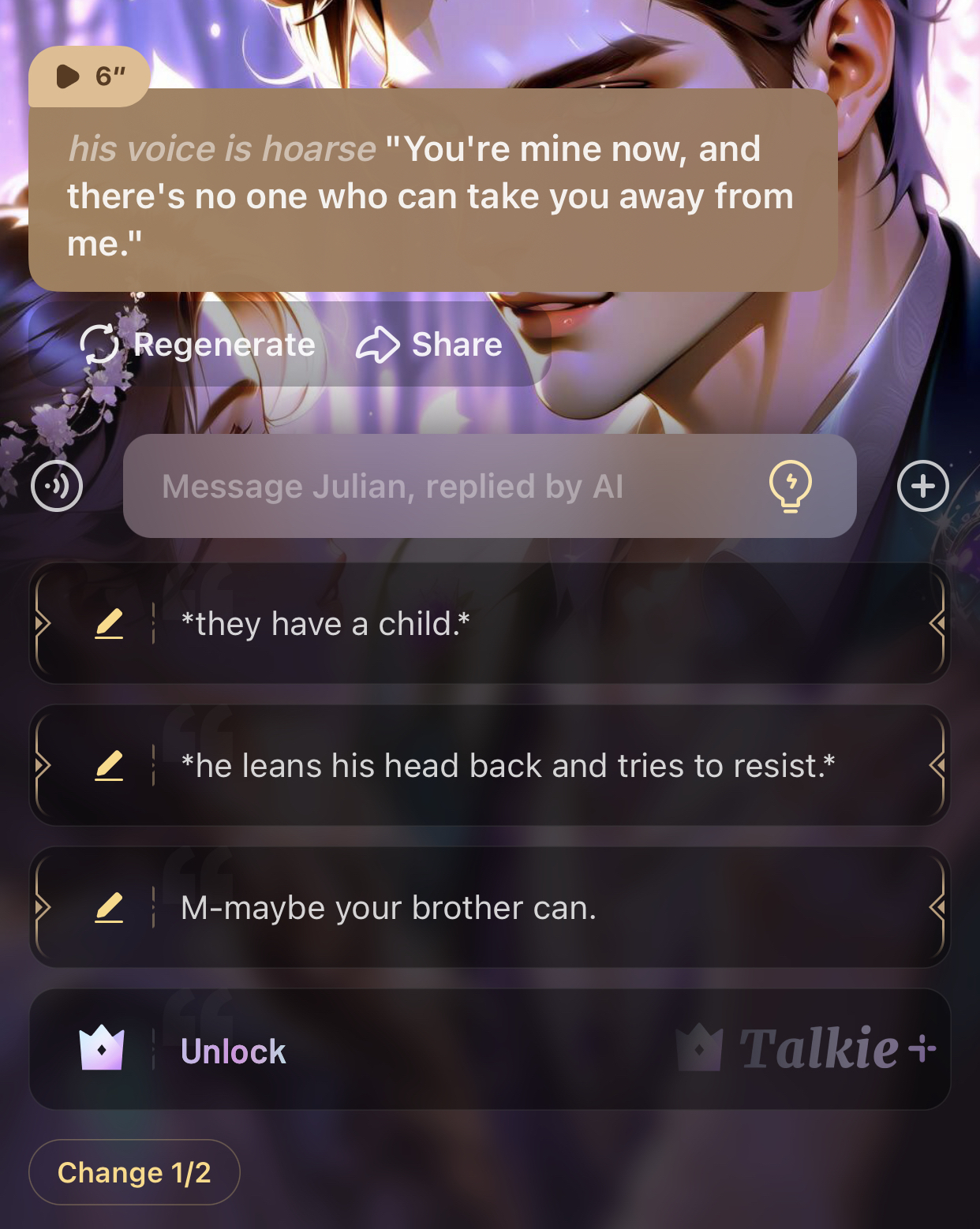Edit the "M-maybe your brother can" suggestion
The image size is (980, 1229).
[x=109, y=908]
